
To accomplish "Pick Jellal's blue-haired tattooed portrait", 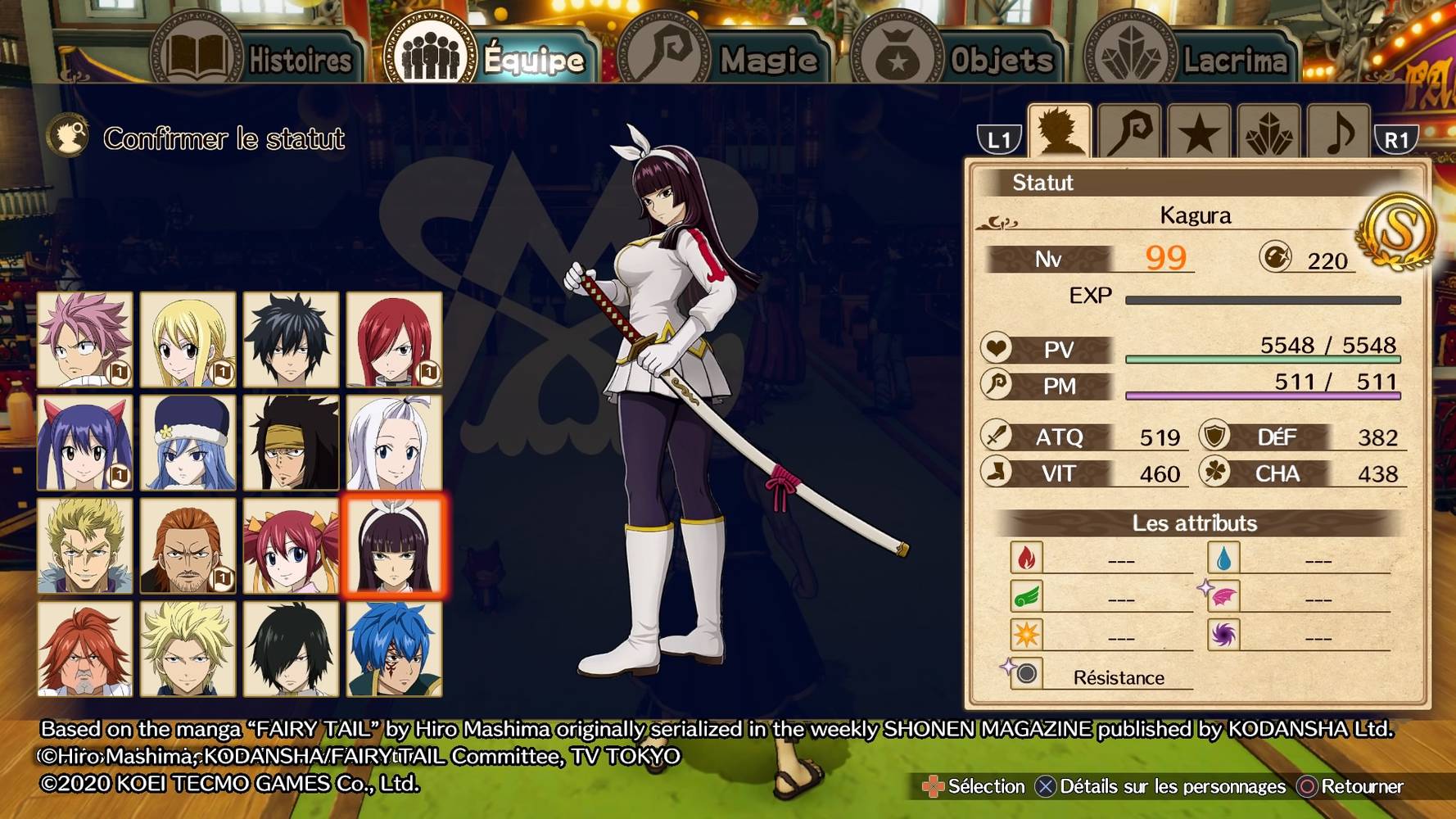I will (x=394, y=649).
